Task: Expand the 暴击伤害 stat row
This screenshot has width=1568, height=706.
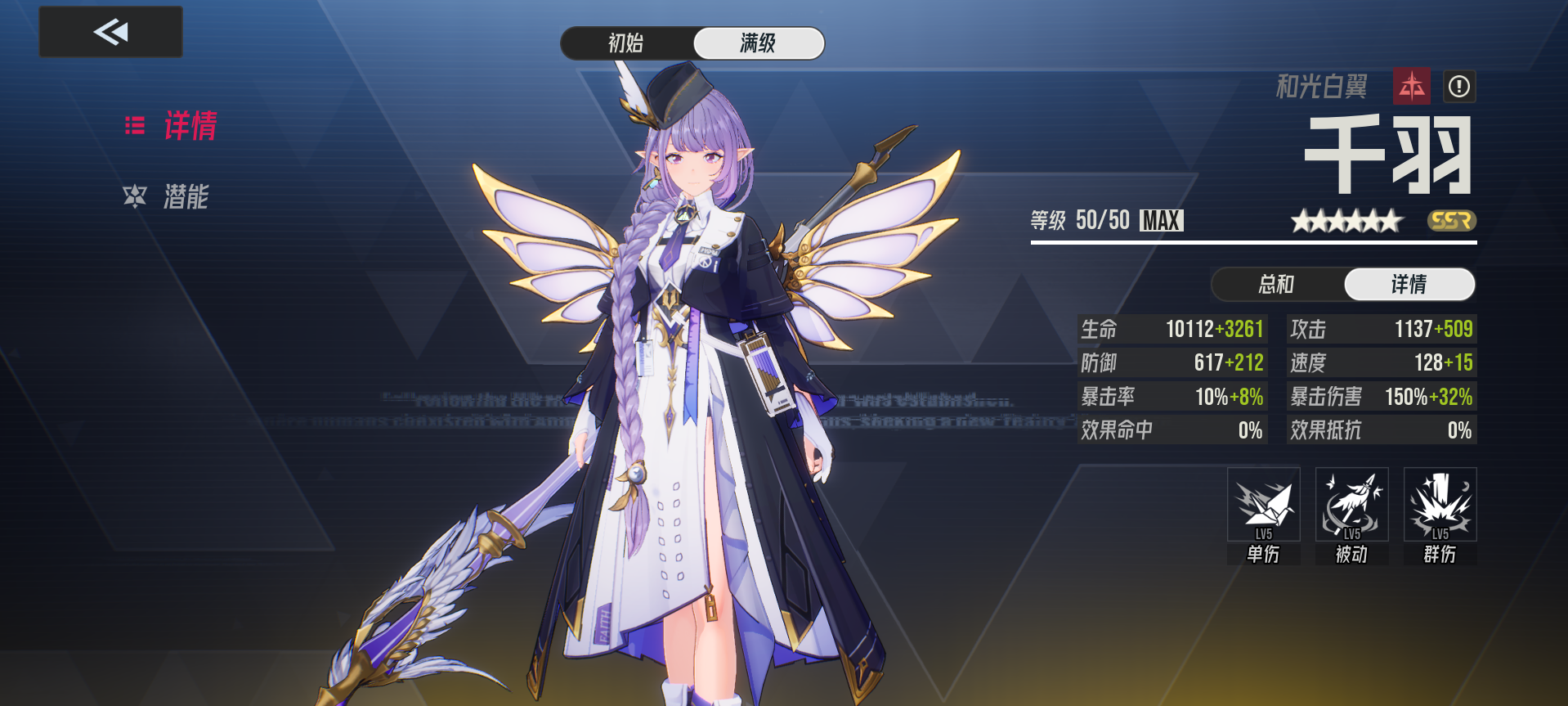Action: [x=1380, y=396]
